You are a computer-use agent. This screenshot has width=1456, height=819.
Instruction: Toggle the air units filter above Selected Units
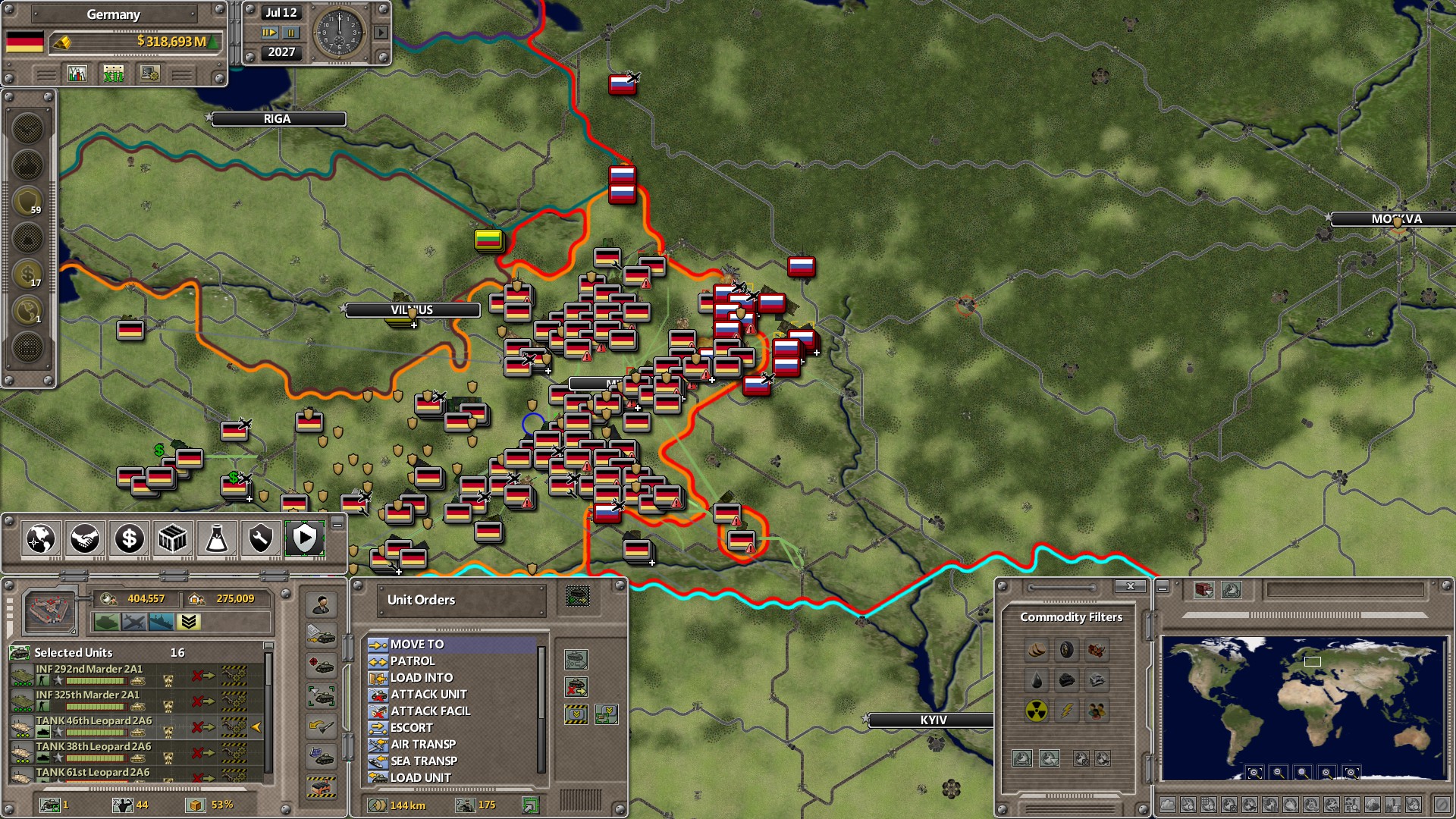(x=135, y=622)
